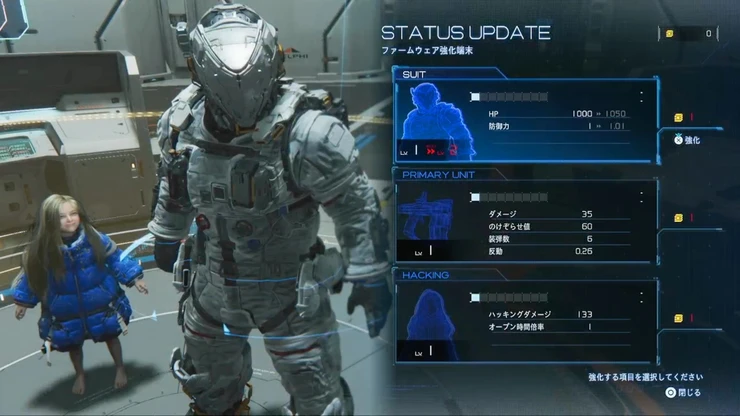
Task: Open the HACKING upgrade panel
Action: 526,320
